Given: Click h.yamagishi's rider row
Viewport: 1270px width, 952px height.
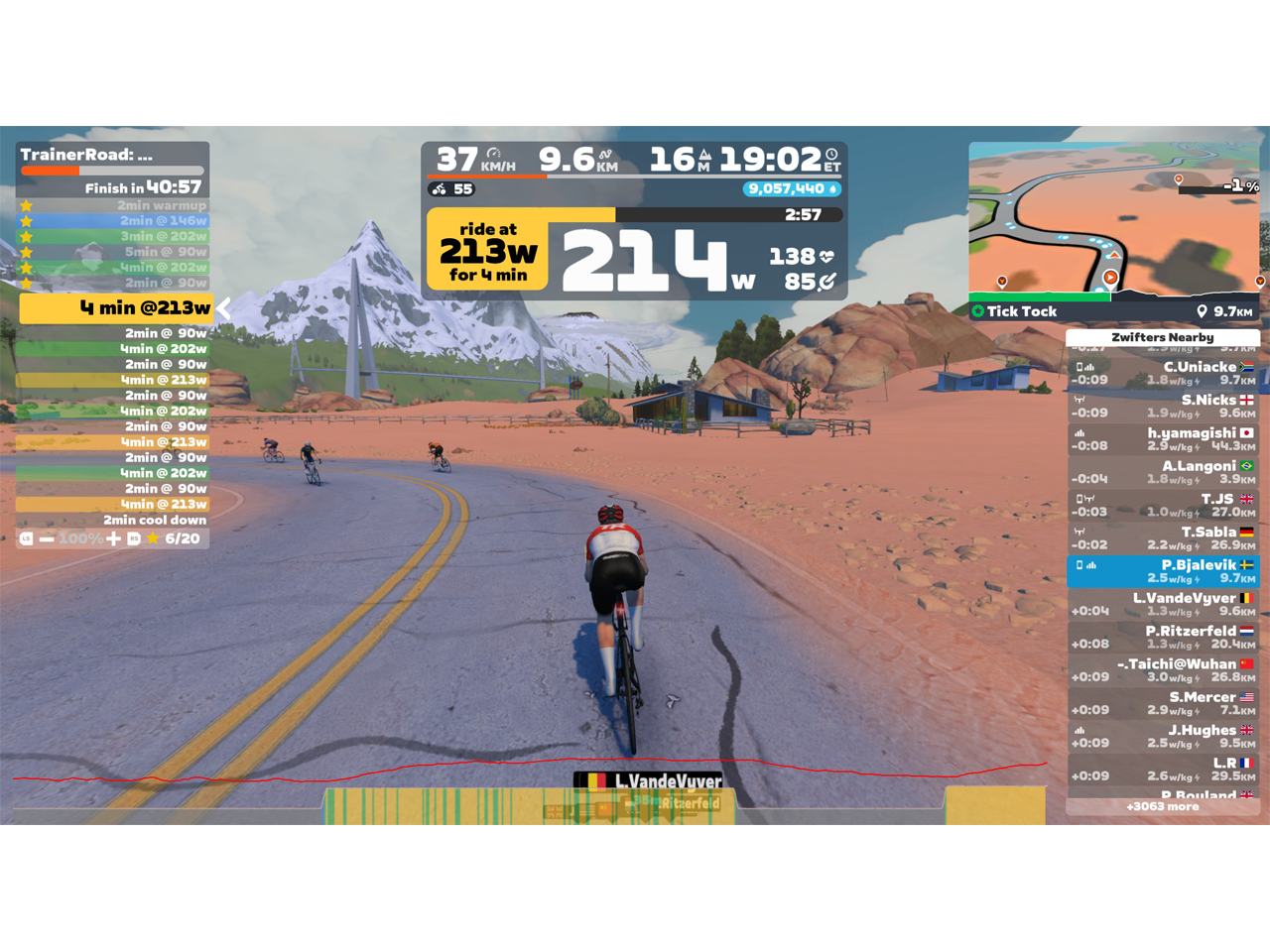Looking at the screenshot, I should pyautogui.click(x=1163, y=439).
